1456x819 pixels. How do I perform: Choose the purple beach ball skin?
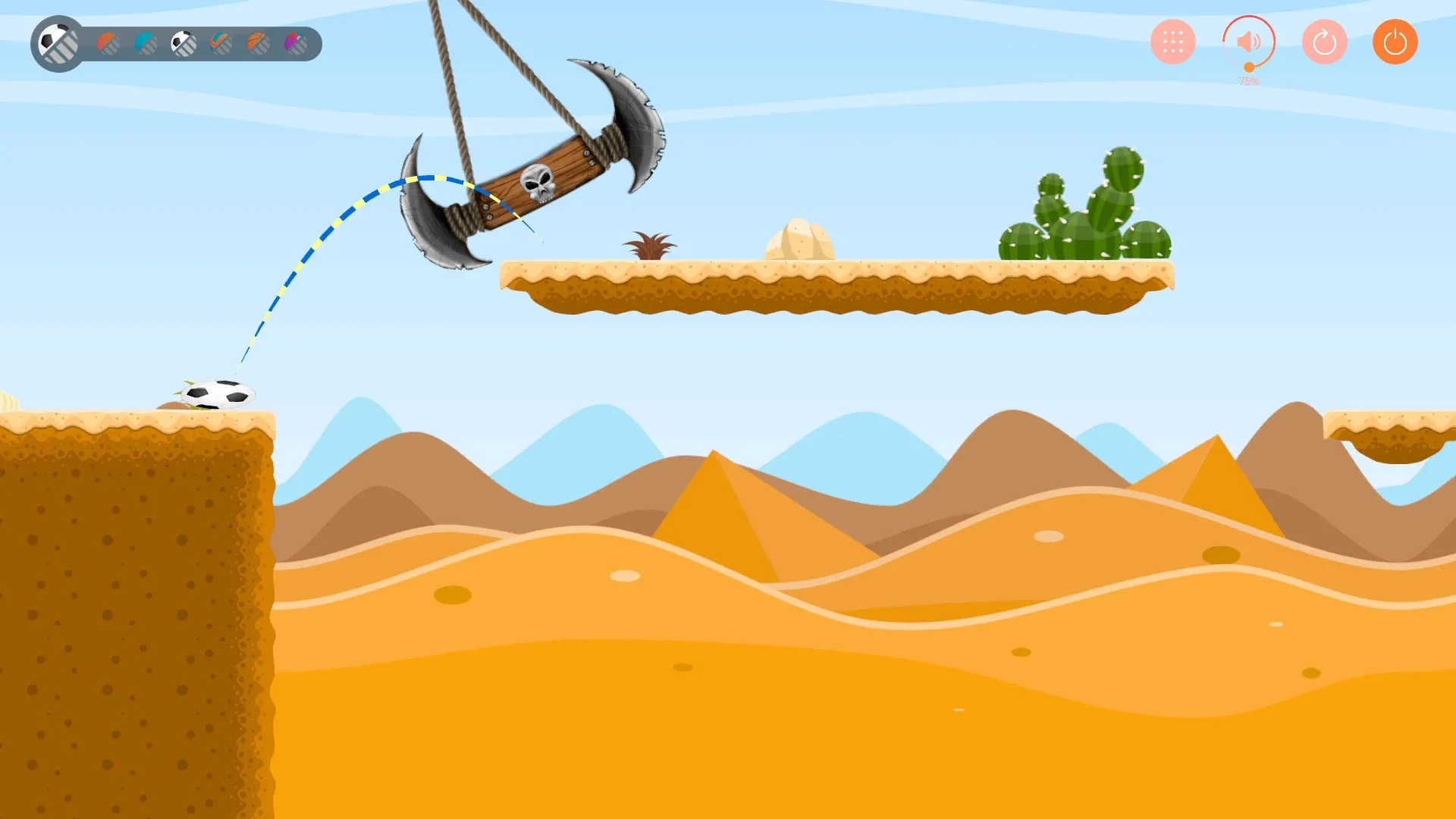(x=296, y=43)
